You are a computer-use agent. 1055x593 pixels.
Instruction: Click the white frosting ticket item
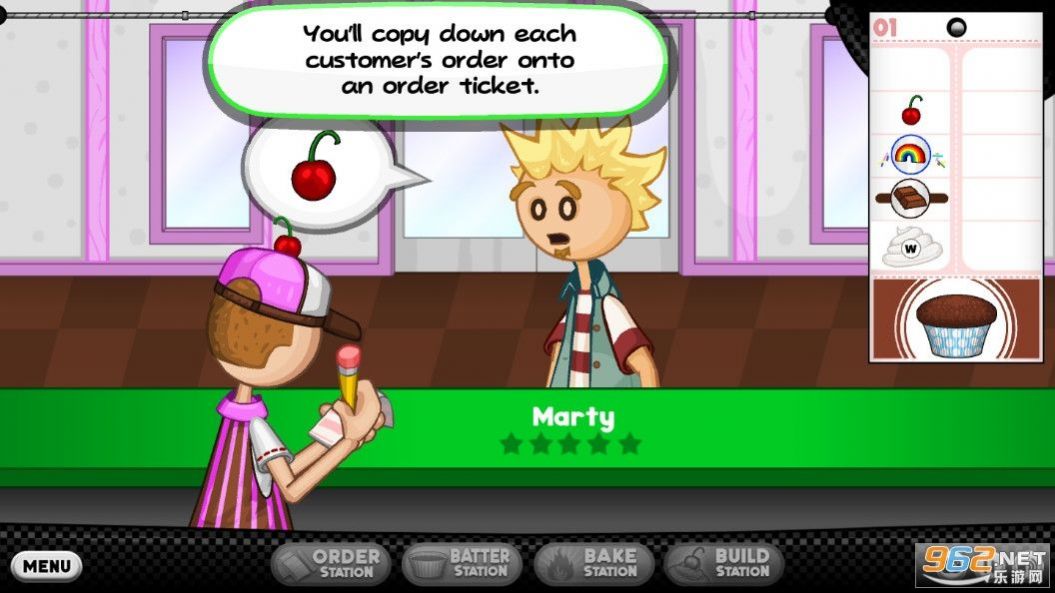(x=911, y=246)
